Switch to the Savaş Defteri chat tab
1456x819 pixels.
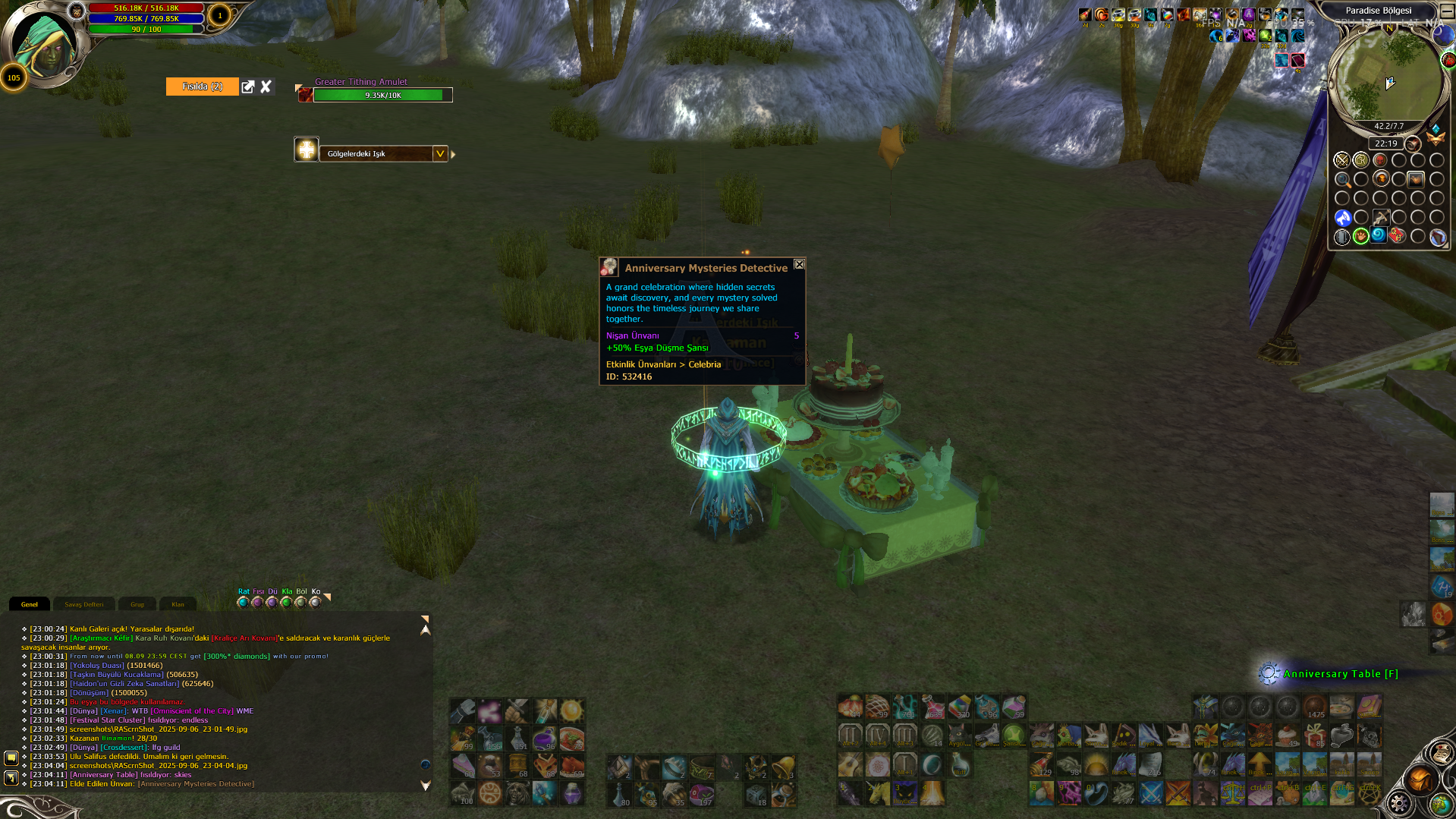[x=83, y=604]
